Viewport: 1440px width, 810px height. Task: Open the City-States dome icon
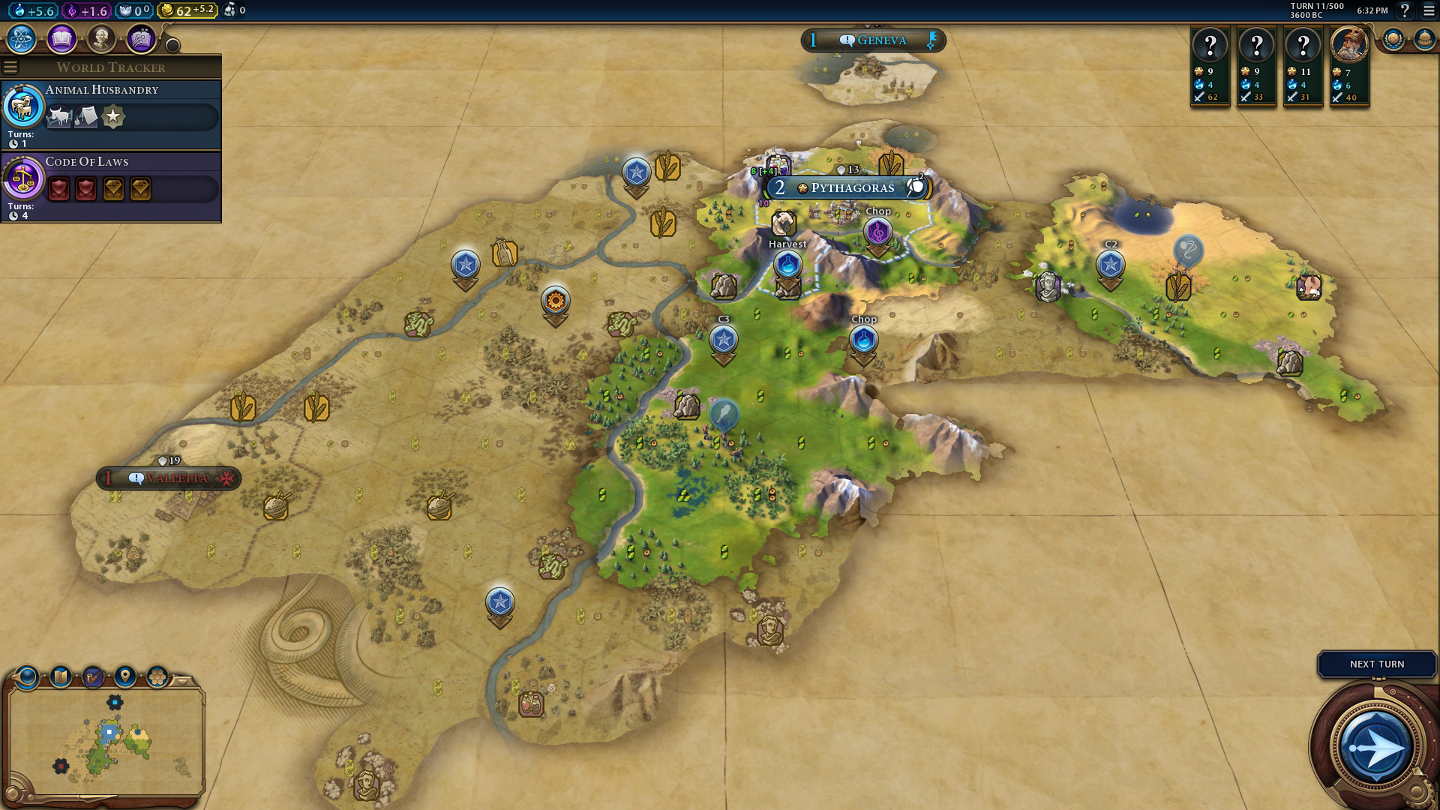pos(1425,40)
